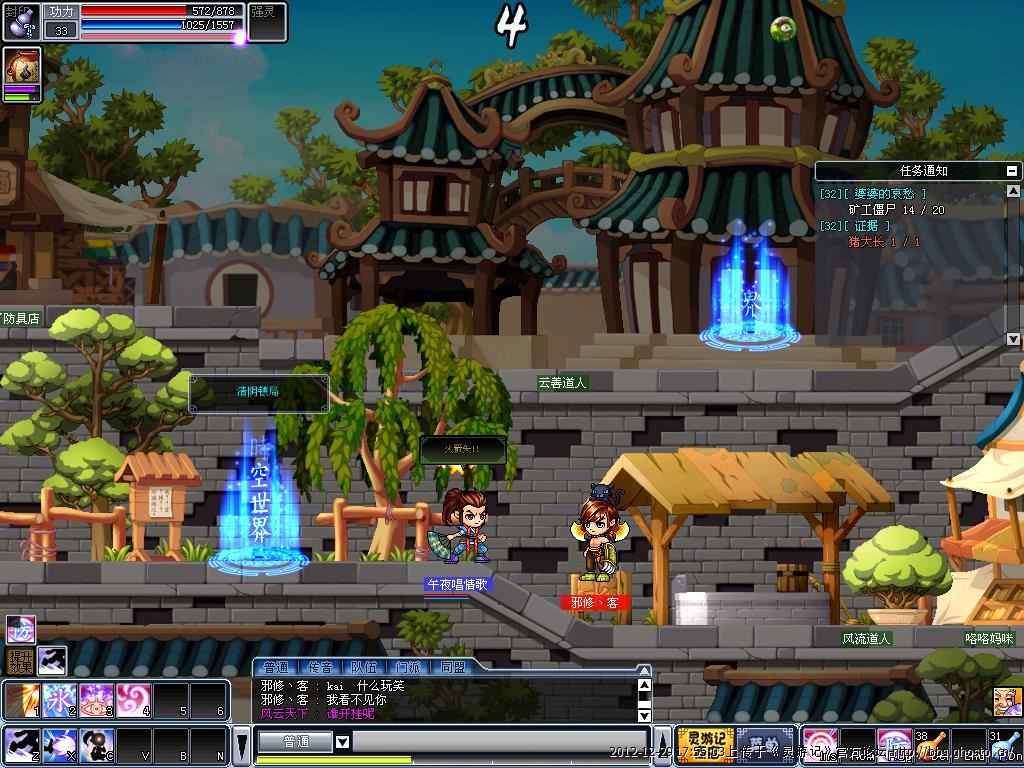
Task: Use the blue energy dash skill on X
Action: [58, 745]
